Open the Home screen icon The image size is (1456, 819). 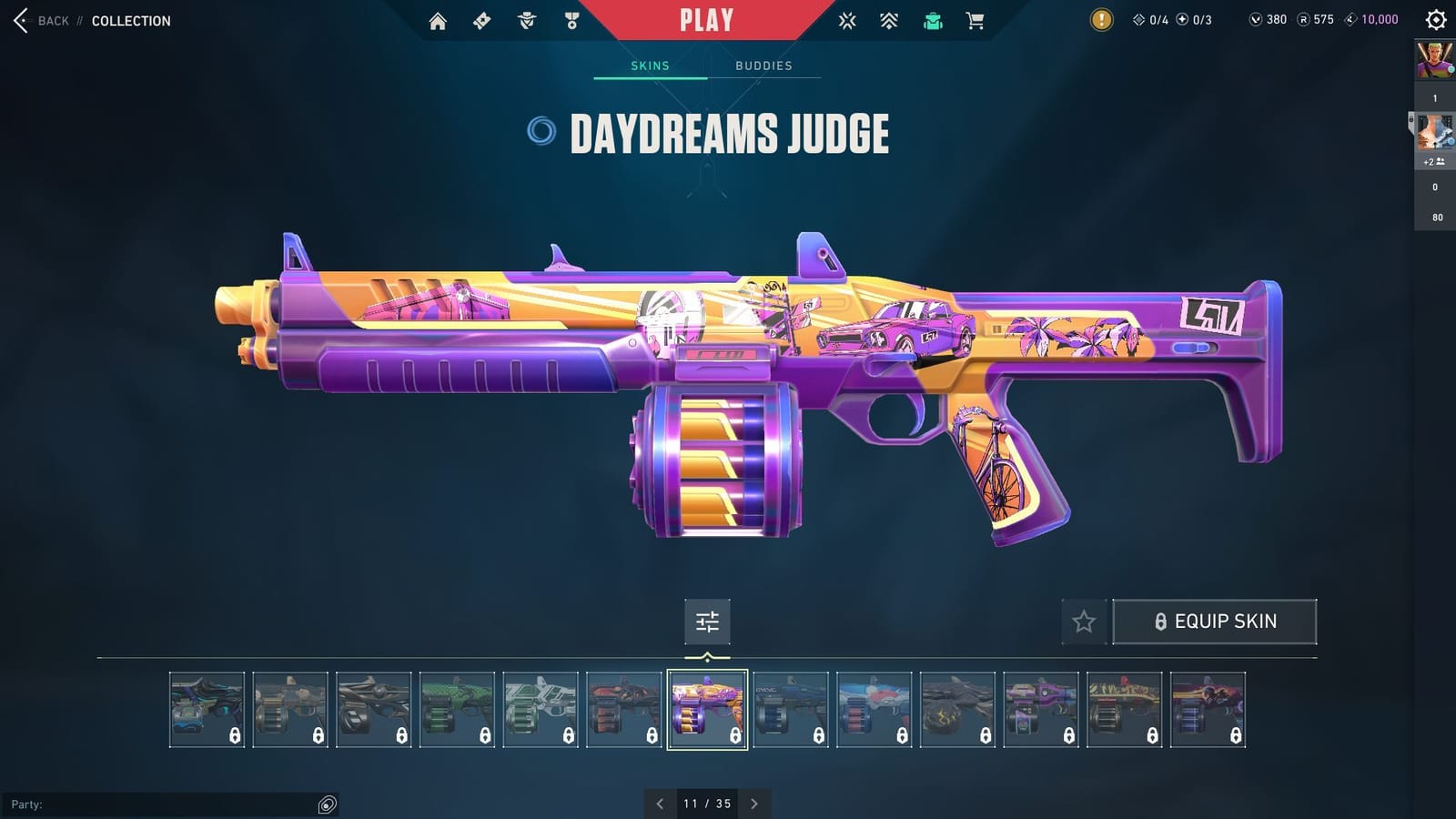click(438, 20)
